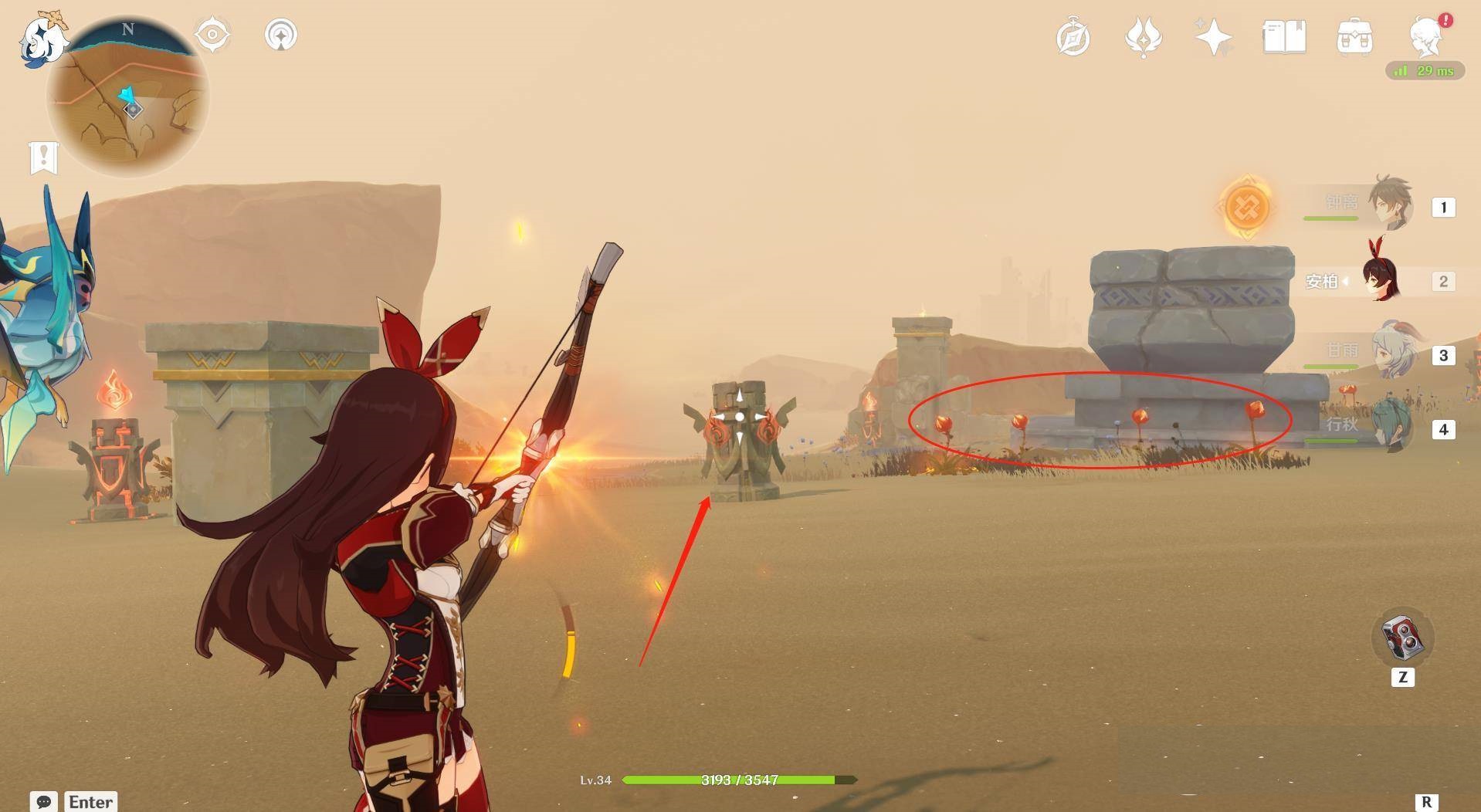
Task: Open the wish four-pointed star icon
Action: pyautogui.click(x=1213, y=37)
